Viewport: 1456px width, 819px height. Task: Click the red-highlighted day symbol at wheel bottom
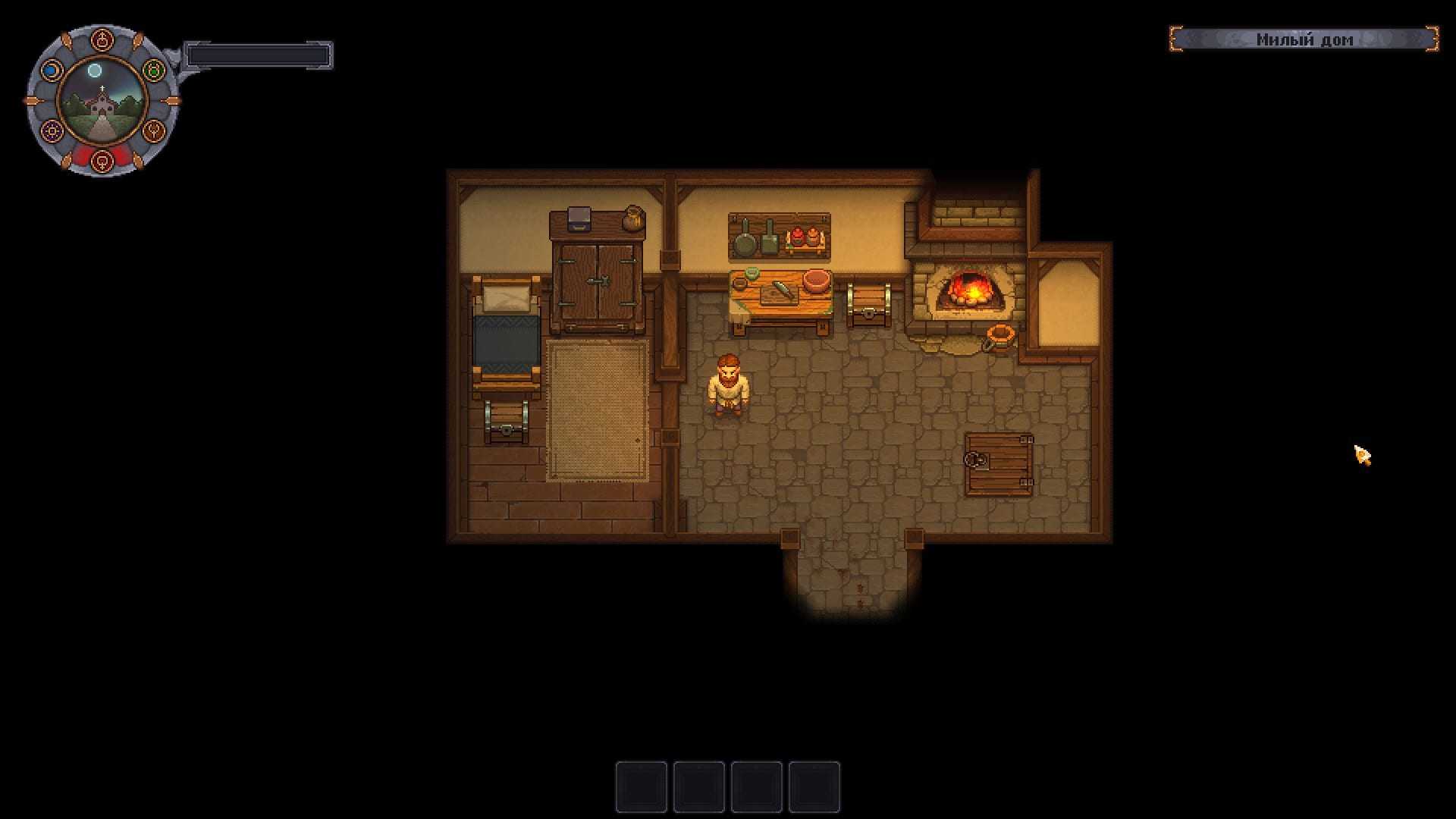coord(102,160)
